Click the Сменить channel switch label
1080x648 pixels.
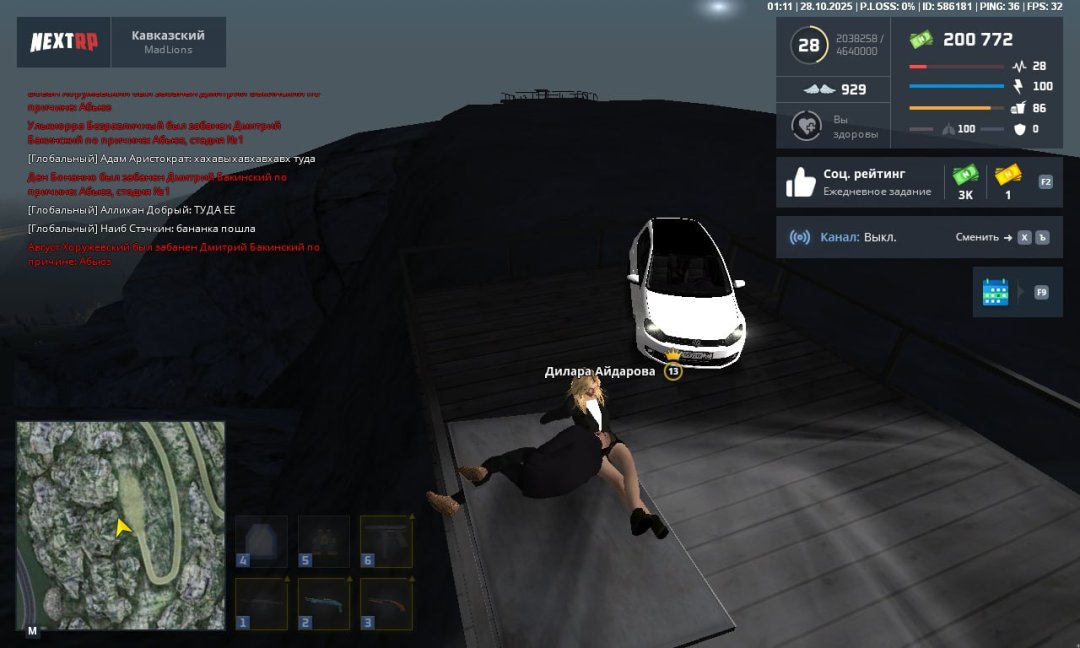click(x=977, y=238)
